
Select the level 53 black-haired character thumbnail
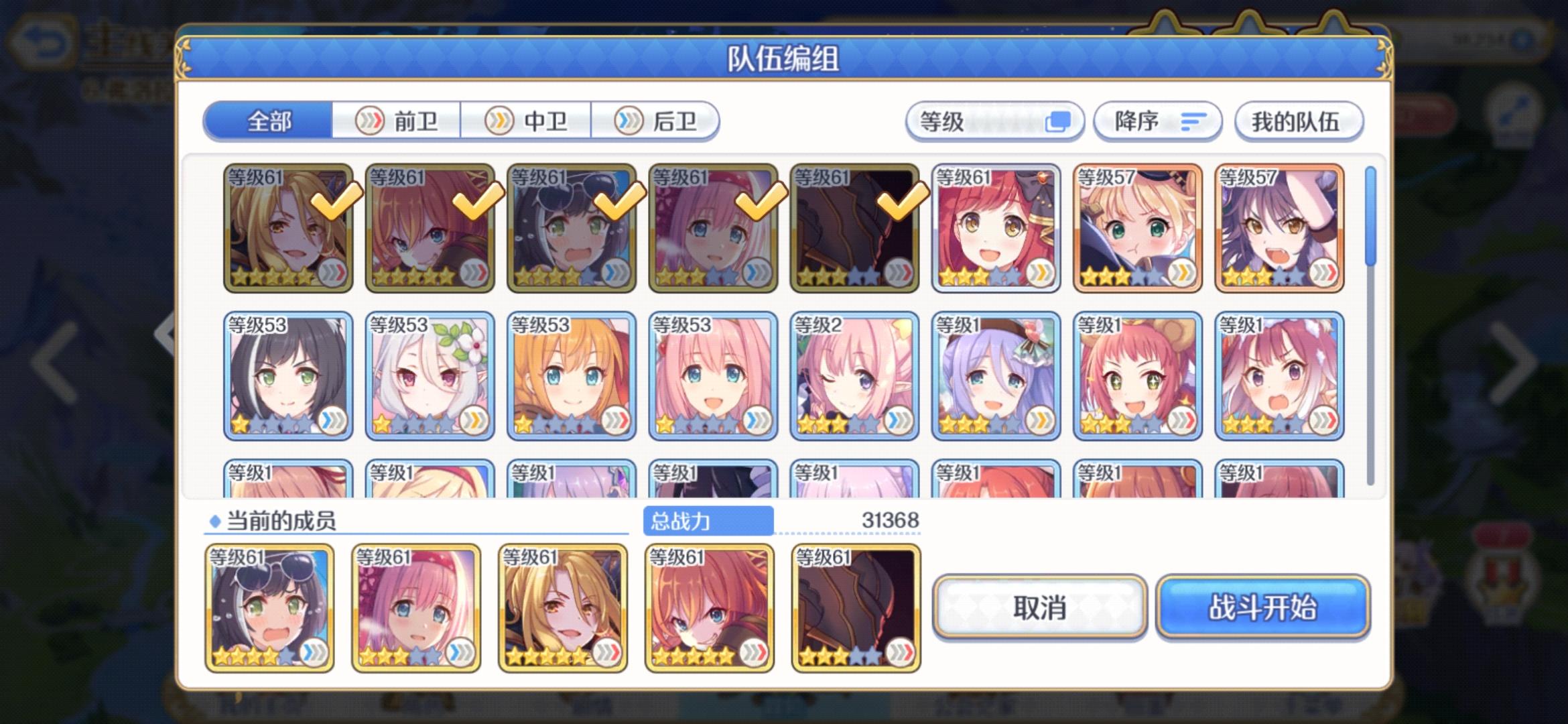[287, 375]
